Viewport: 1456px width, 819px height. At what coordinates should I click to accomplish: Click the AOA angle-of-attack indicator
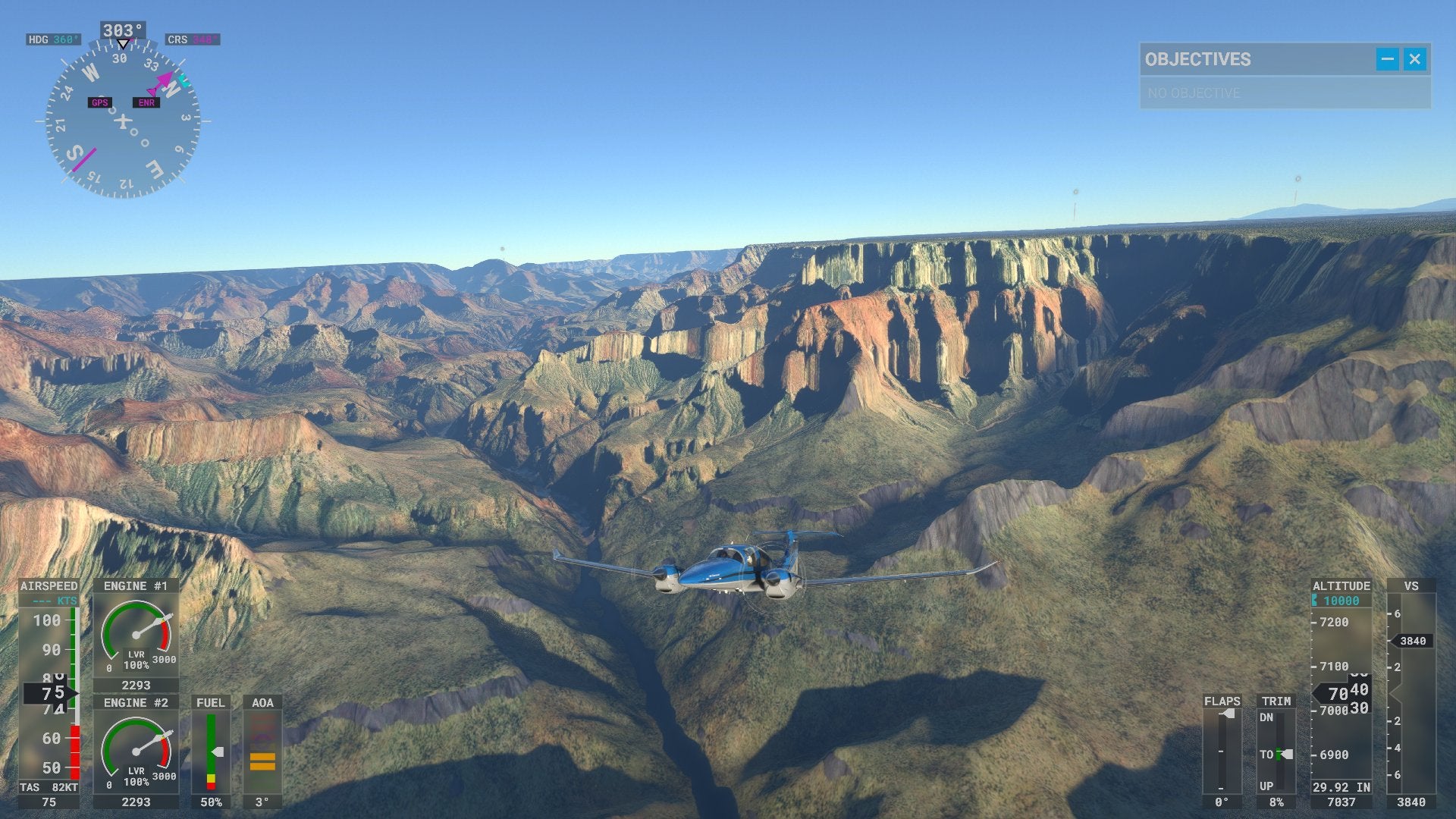point(262,751)
